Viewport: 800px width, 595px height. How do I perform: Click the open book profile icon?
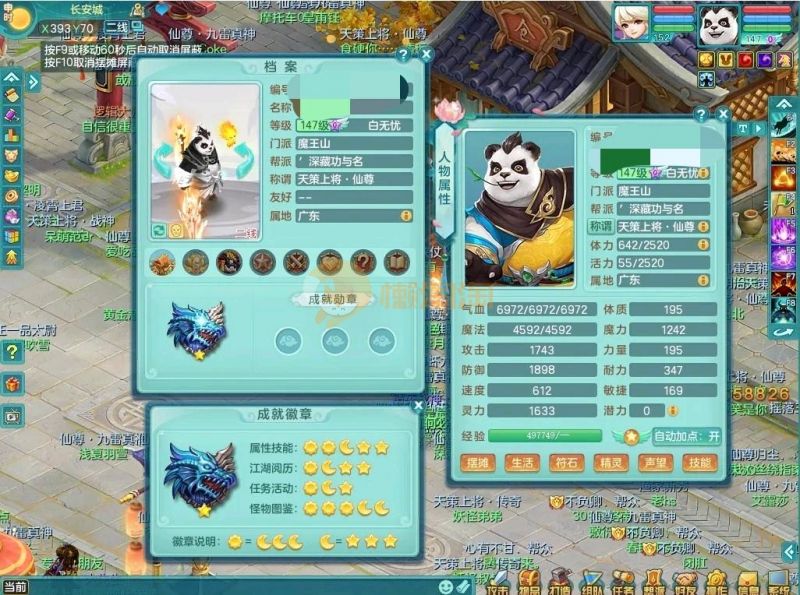click(x=397, y=262)
